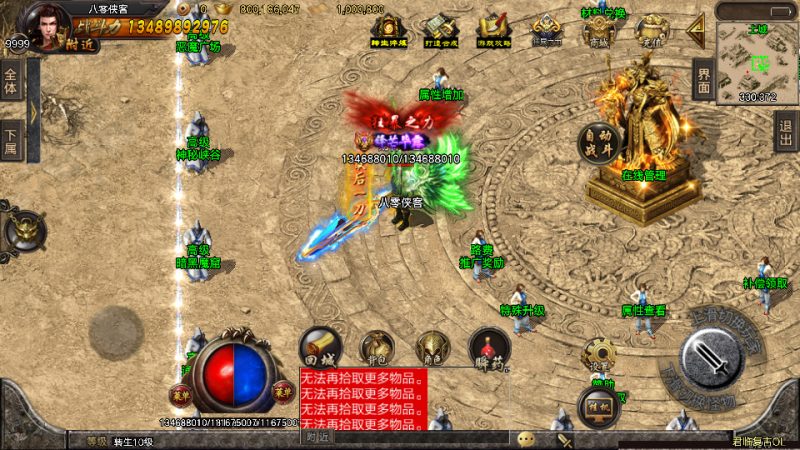
Task: Open the 转生神殿 rebirth icon
Action: (x=385, y=30)
